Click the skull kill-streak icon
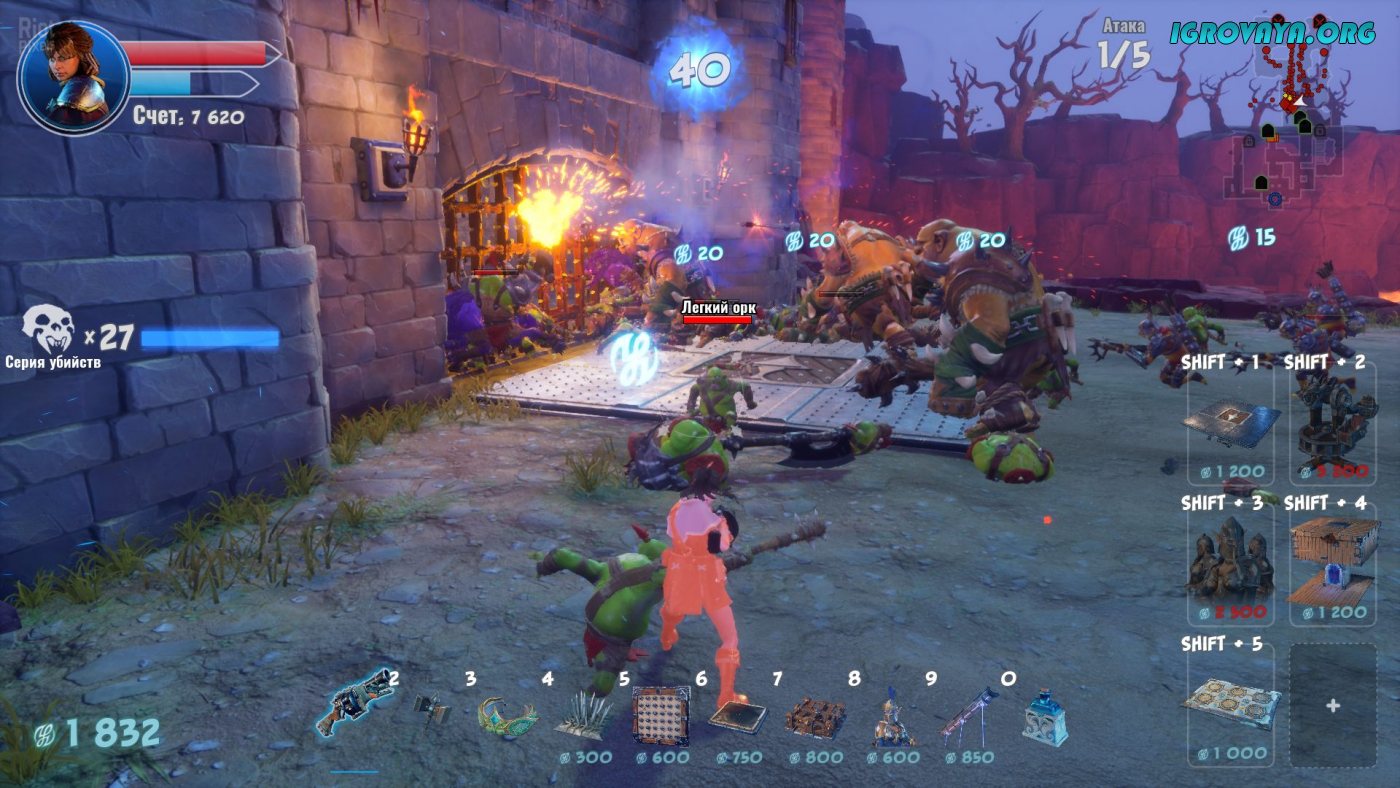 coord(50,331)
